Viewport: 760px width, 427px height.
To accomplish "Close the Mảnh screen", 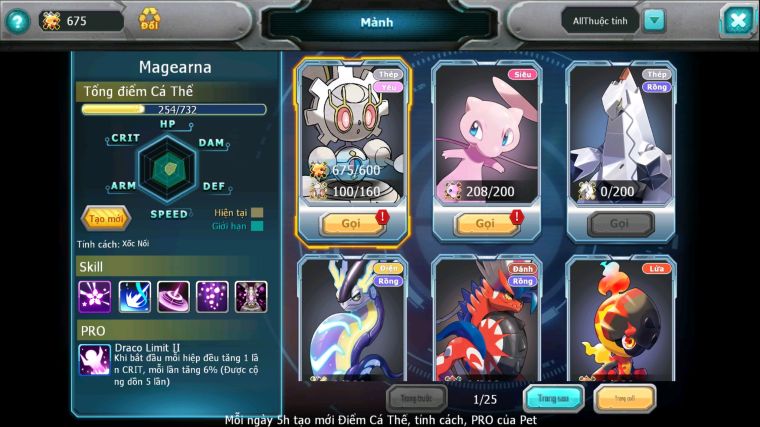I will pyautogui.click(x=736, y=20).
